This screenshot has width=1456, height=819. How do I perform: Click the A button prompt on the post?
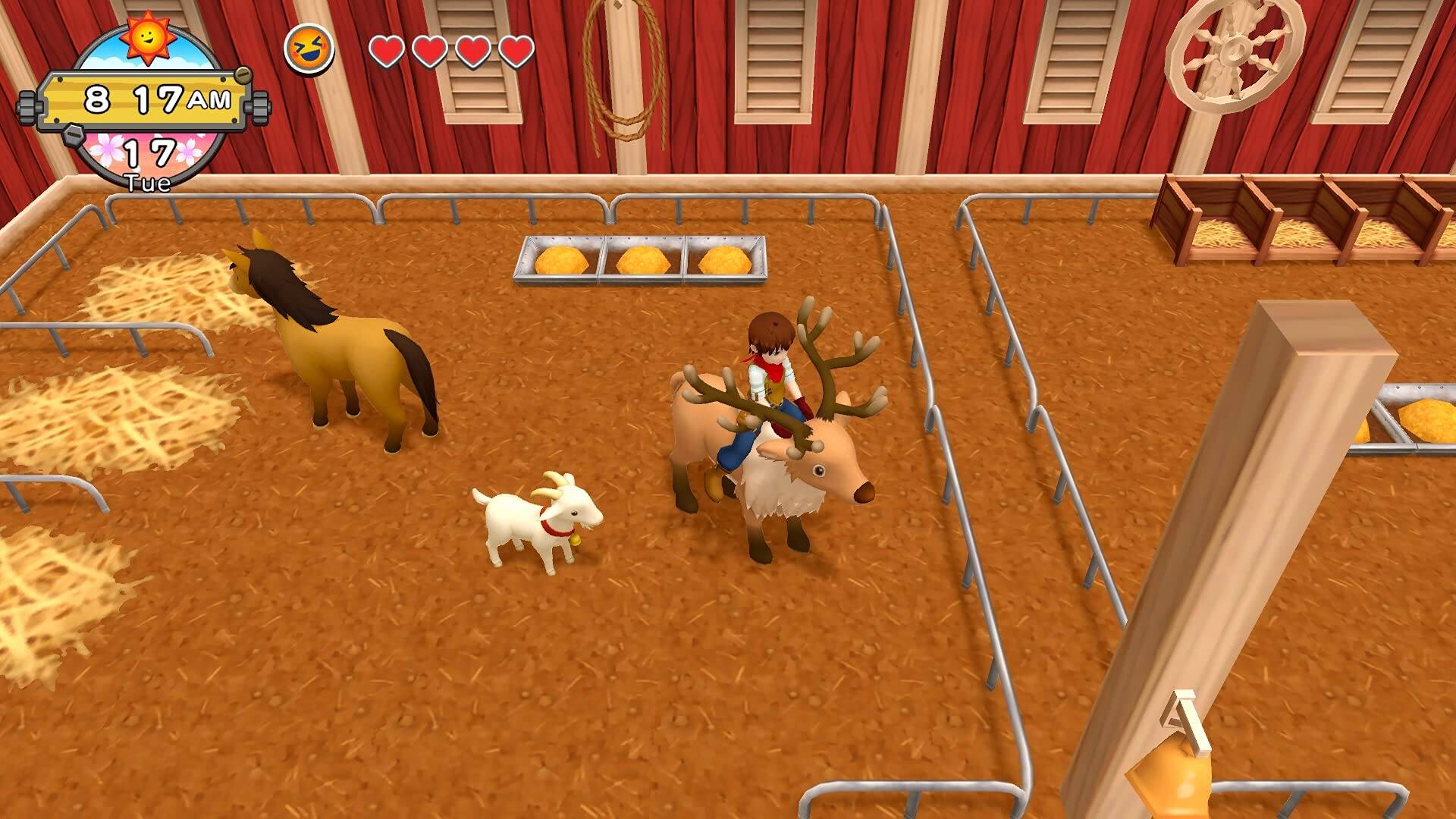[1182, 722]
